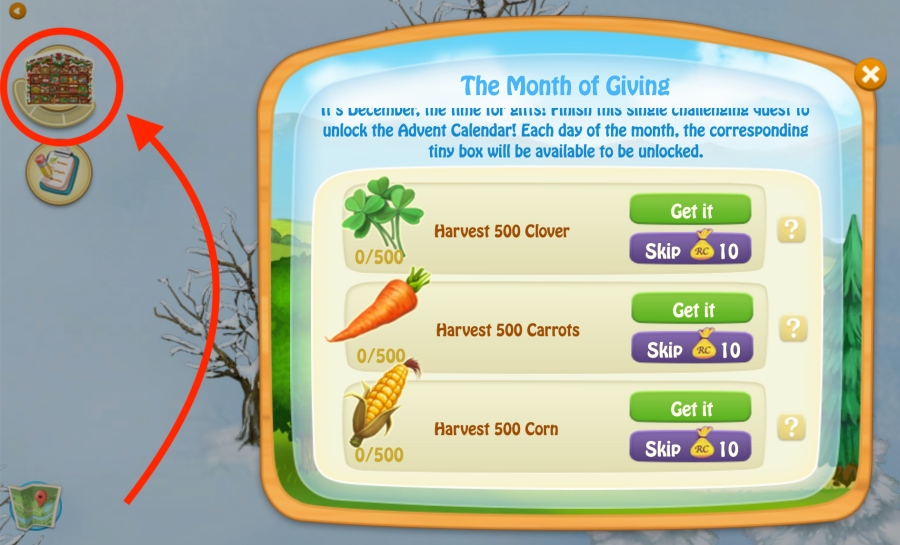Skip the Corn harvest for 10 RC

(x=690, y=448)
